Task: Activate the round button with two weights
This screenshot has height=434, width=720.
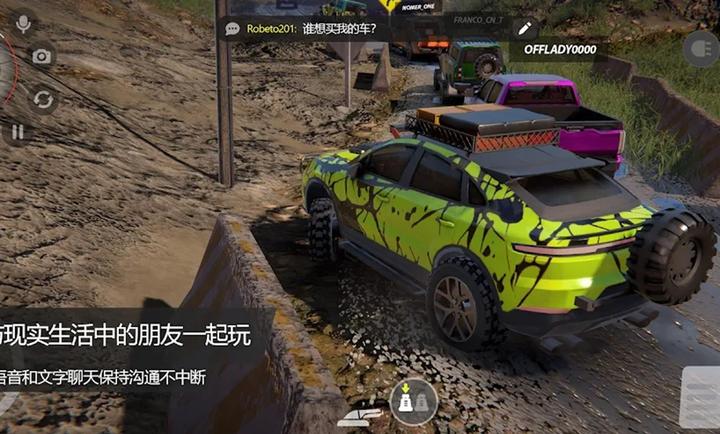Action: point(413,400)
